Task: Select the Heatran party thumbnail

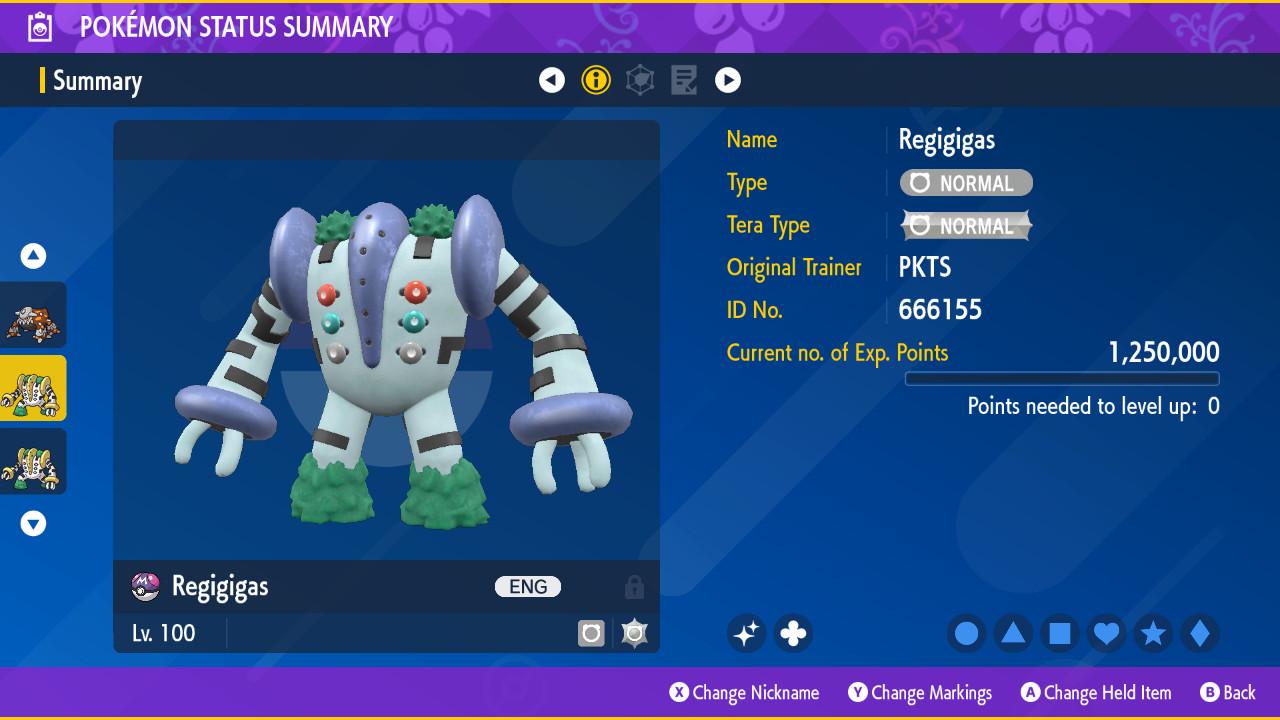Action: tap(33, 316)
